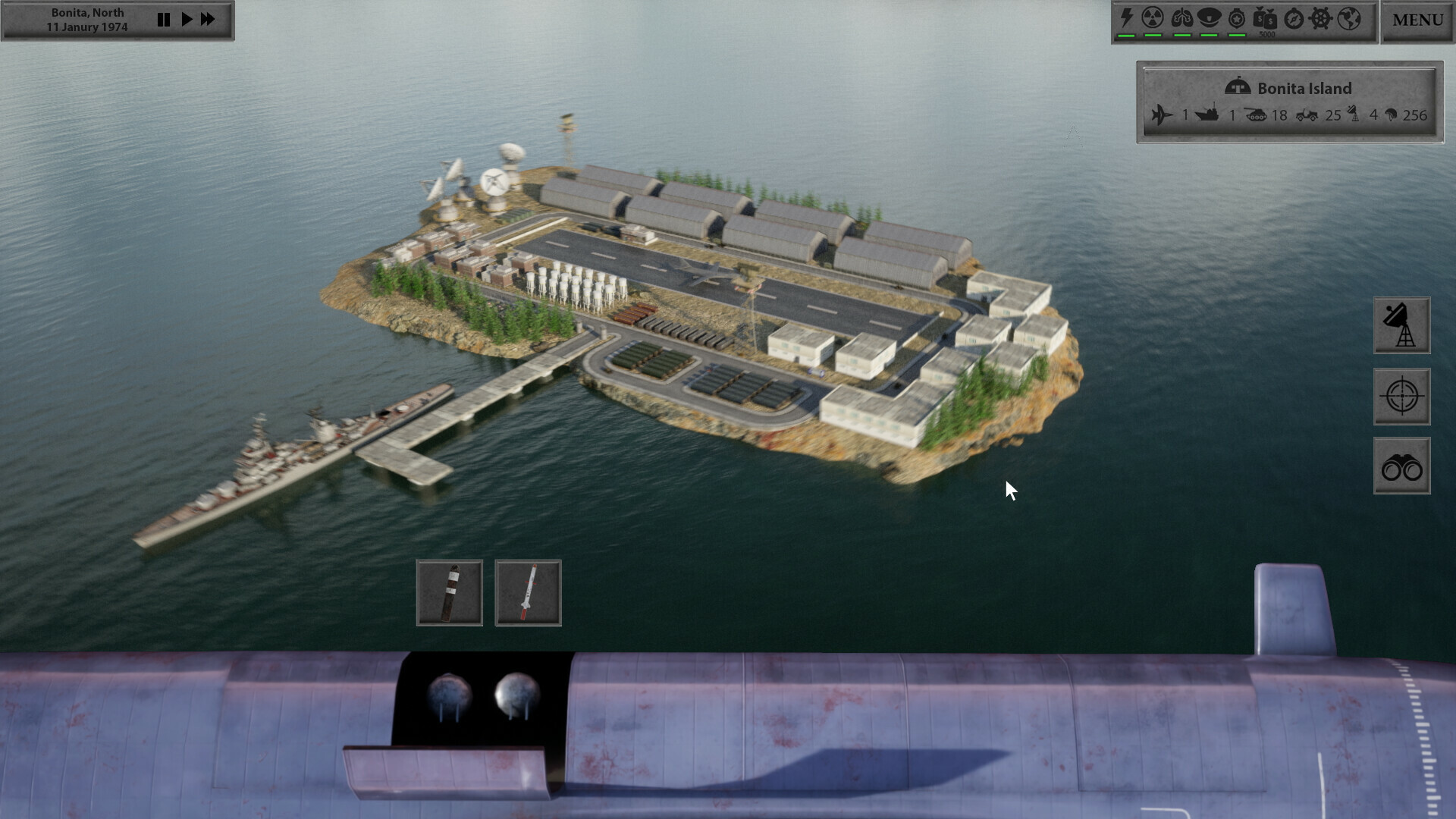Select the radar dish icon on the right

click(x=1401, y=325)
